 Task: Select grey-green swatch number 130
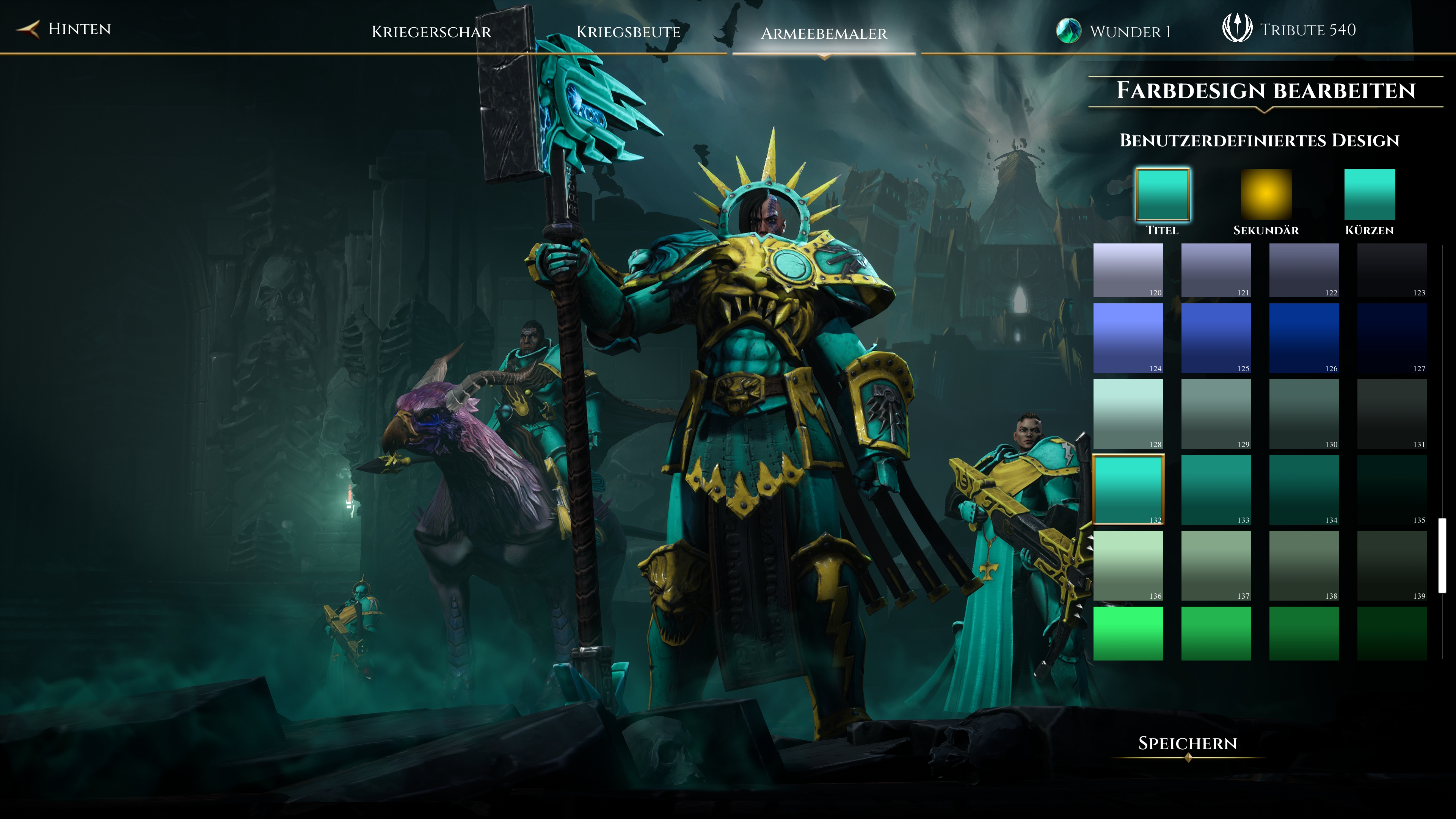(x=1304, y=414)
